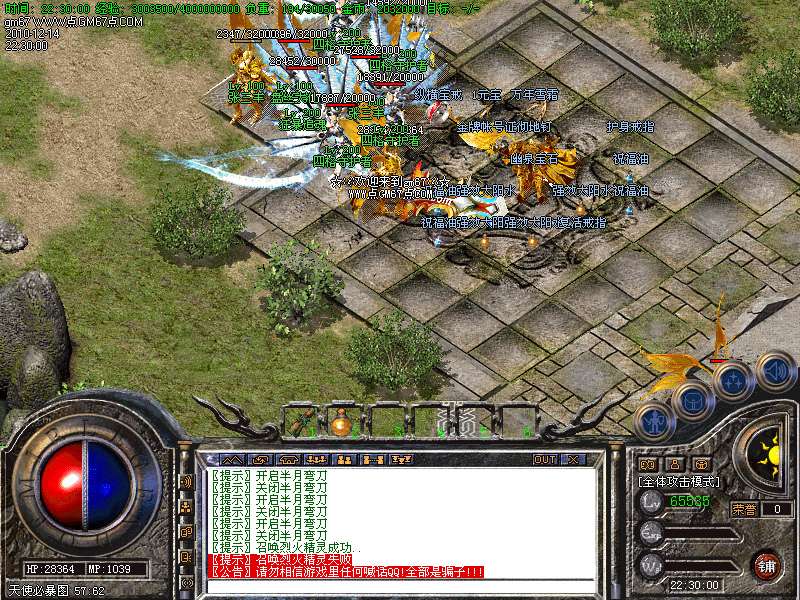Close the game with the X button

point(574,459)
